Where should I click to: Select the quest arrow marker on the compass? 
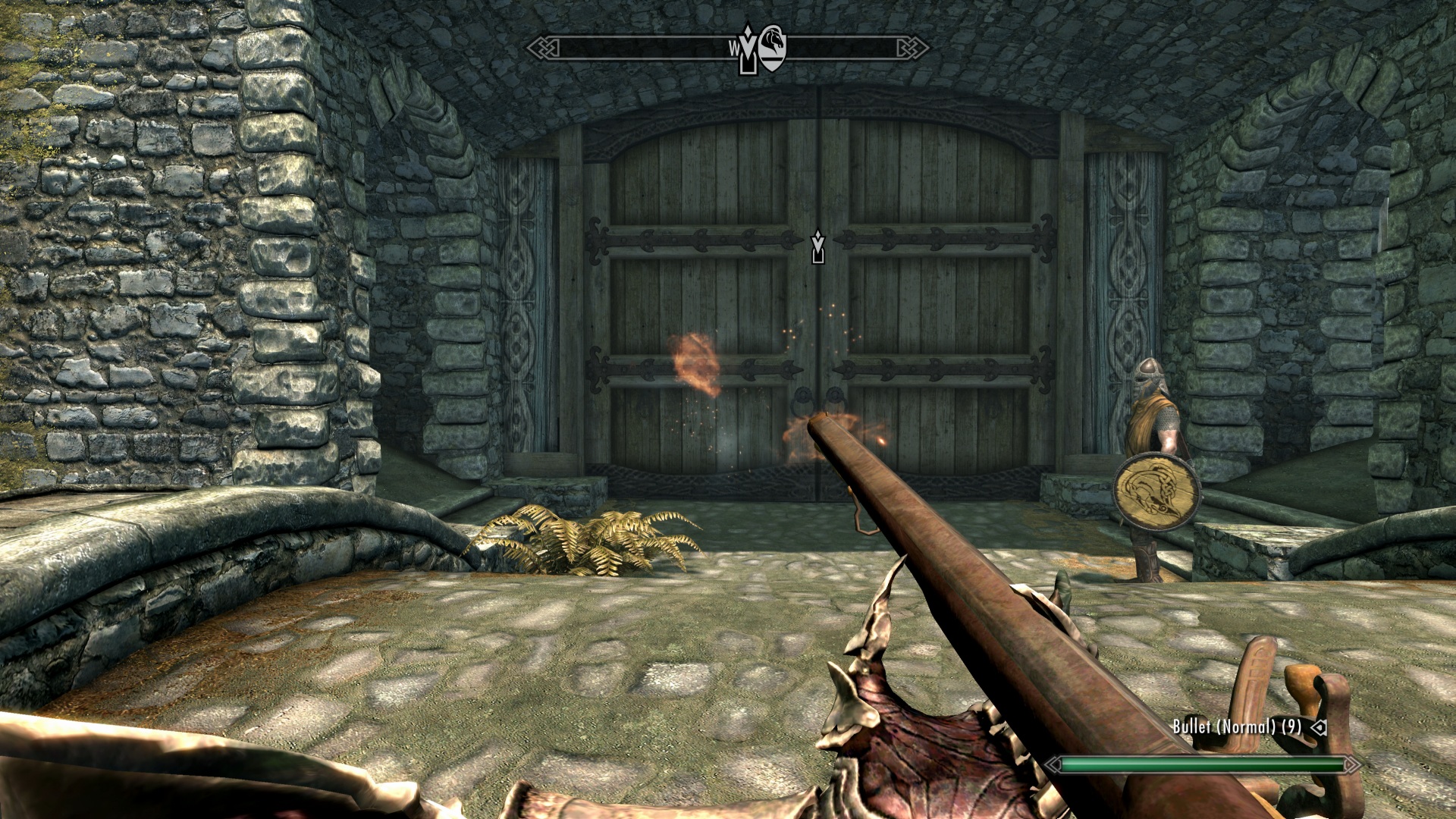click(x=748, y=52)
